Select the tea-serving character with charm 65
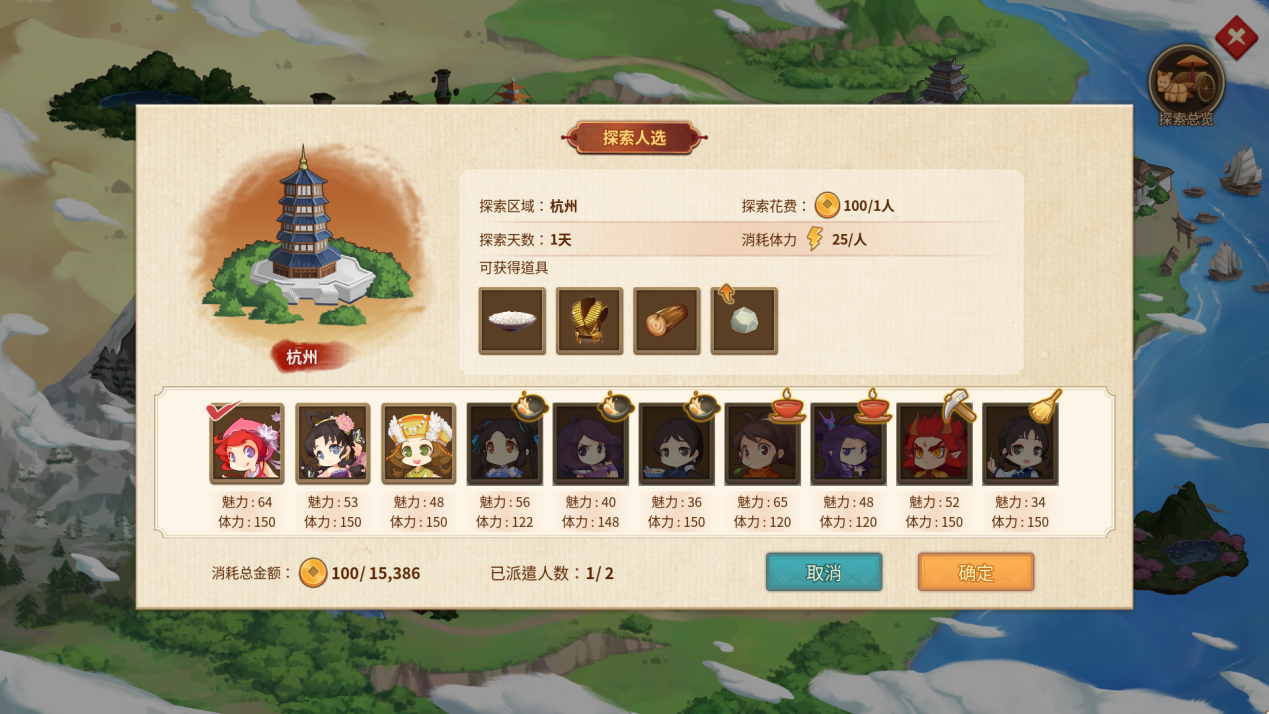The image size is (1269, 714). (762, 444)
